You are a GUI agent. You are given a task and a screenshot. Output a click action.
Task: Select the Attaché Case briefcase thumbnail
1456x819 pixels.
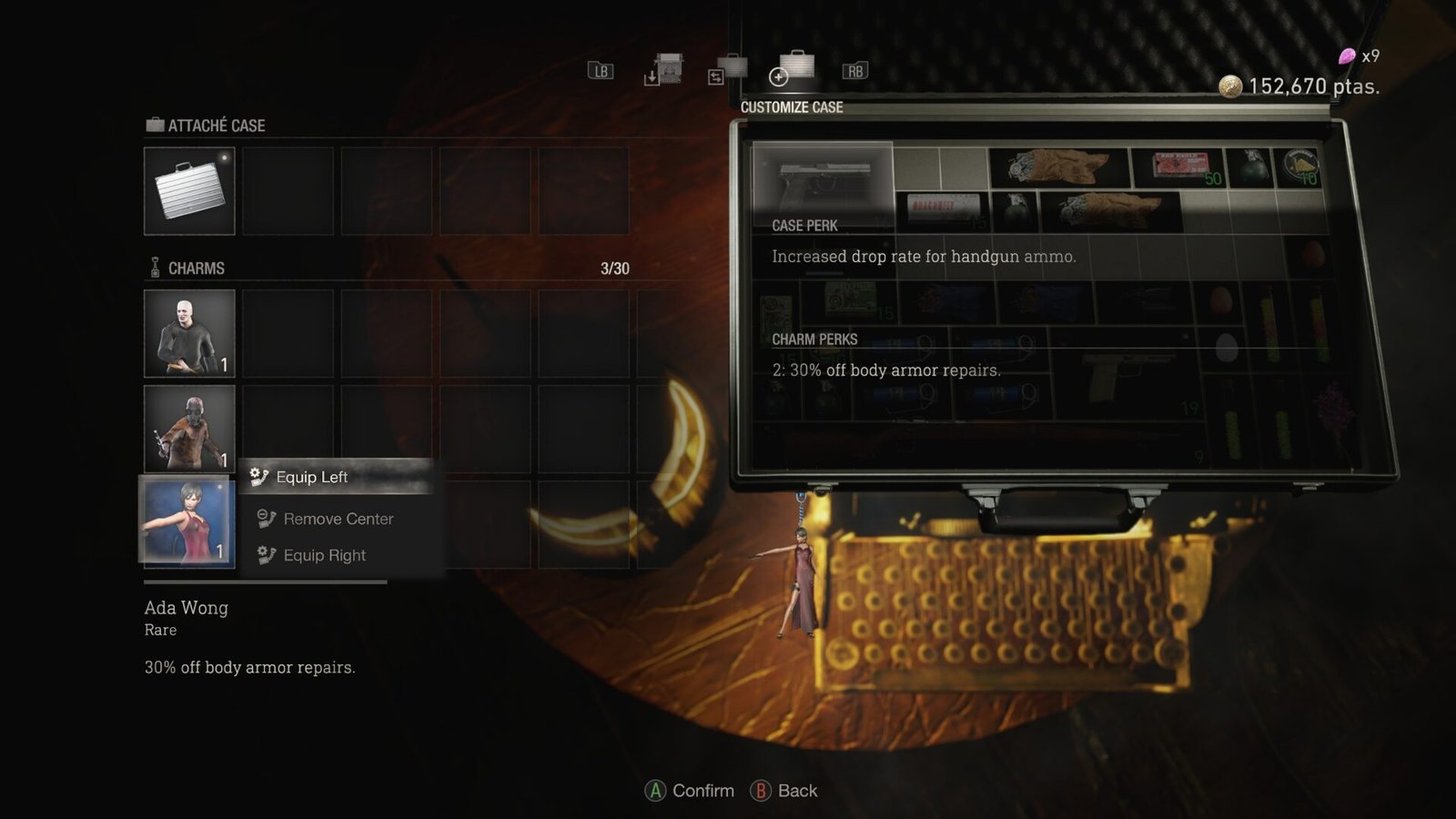pyautogui.click(x=188, y=189)
